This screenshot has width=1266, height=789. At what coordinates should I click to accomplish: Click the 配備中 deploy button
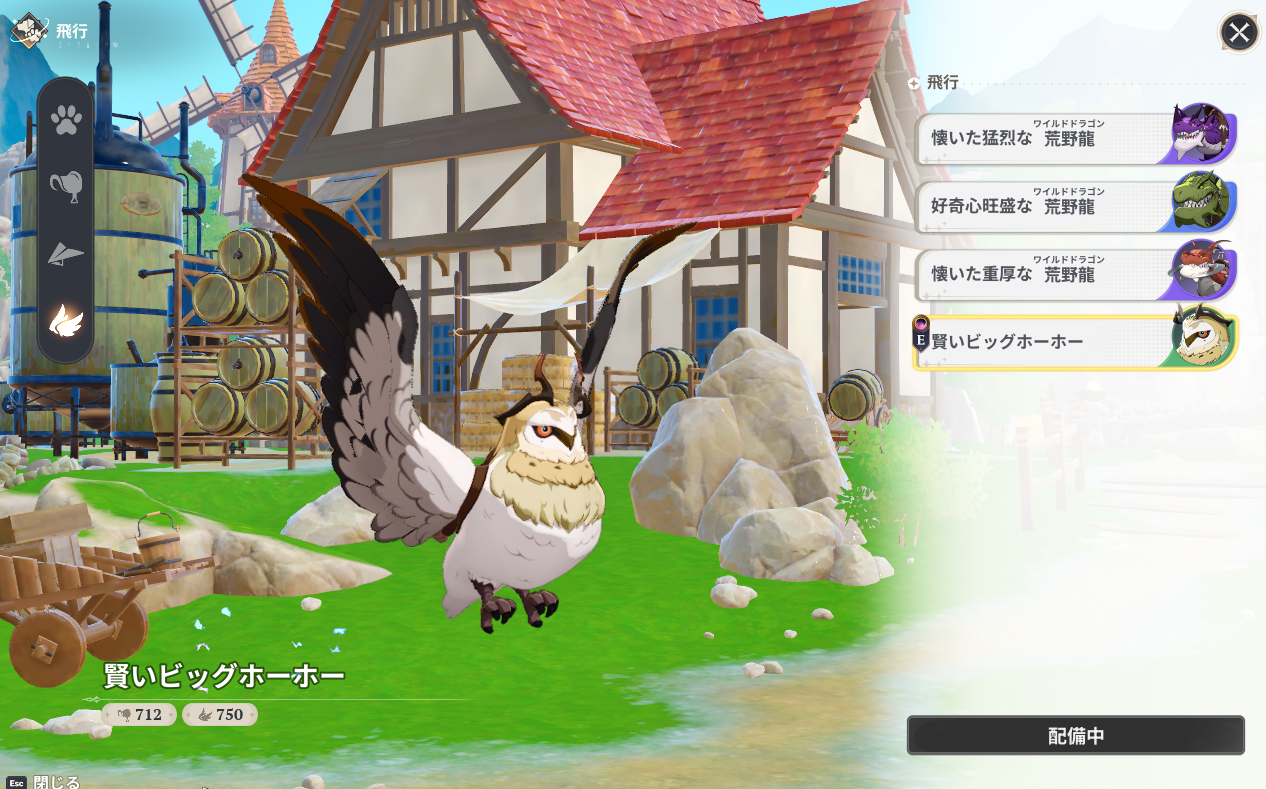tap(1075, 735)
